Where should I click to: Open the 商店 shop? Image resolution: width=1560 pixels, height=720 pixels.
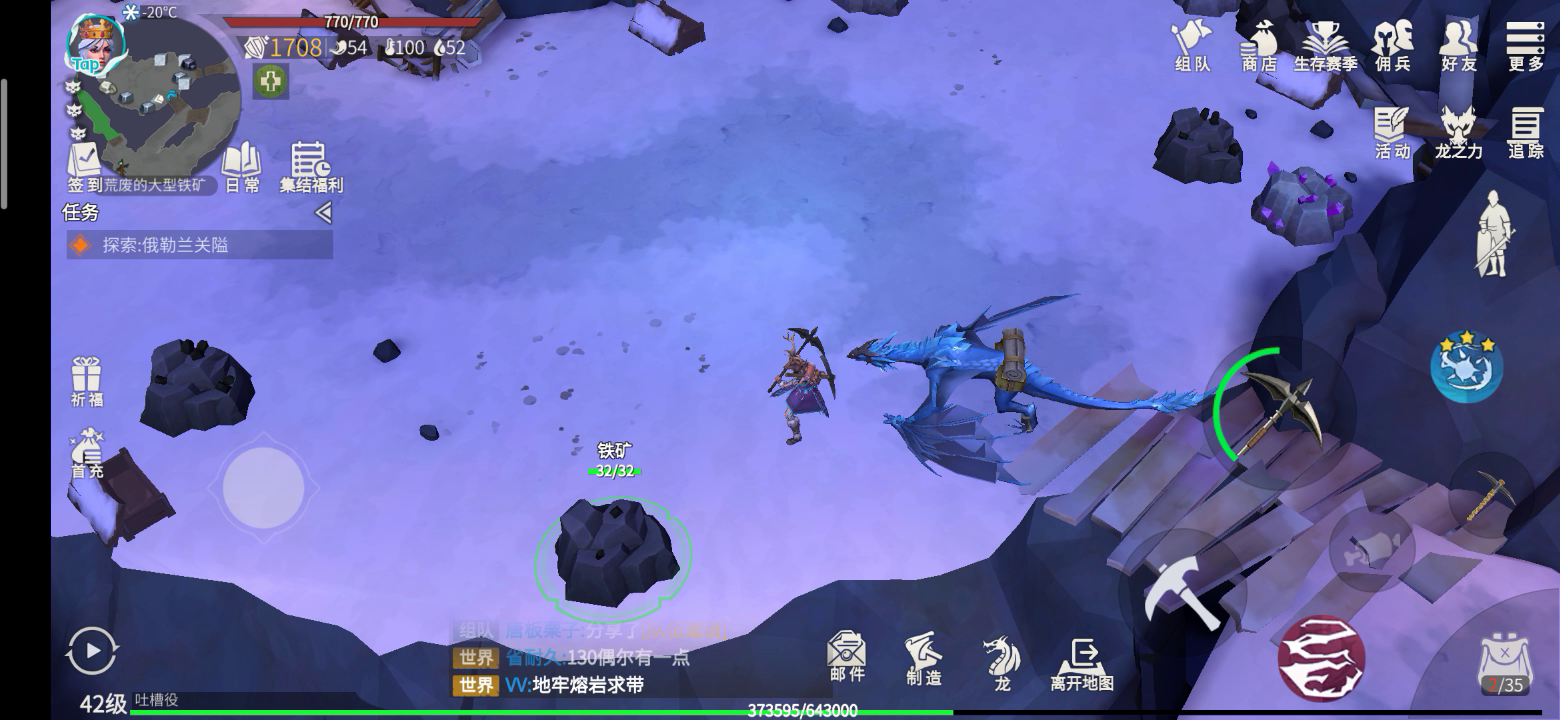[x=1259, y=46]
